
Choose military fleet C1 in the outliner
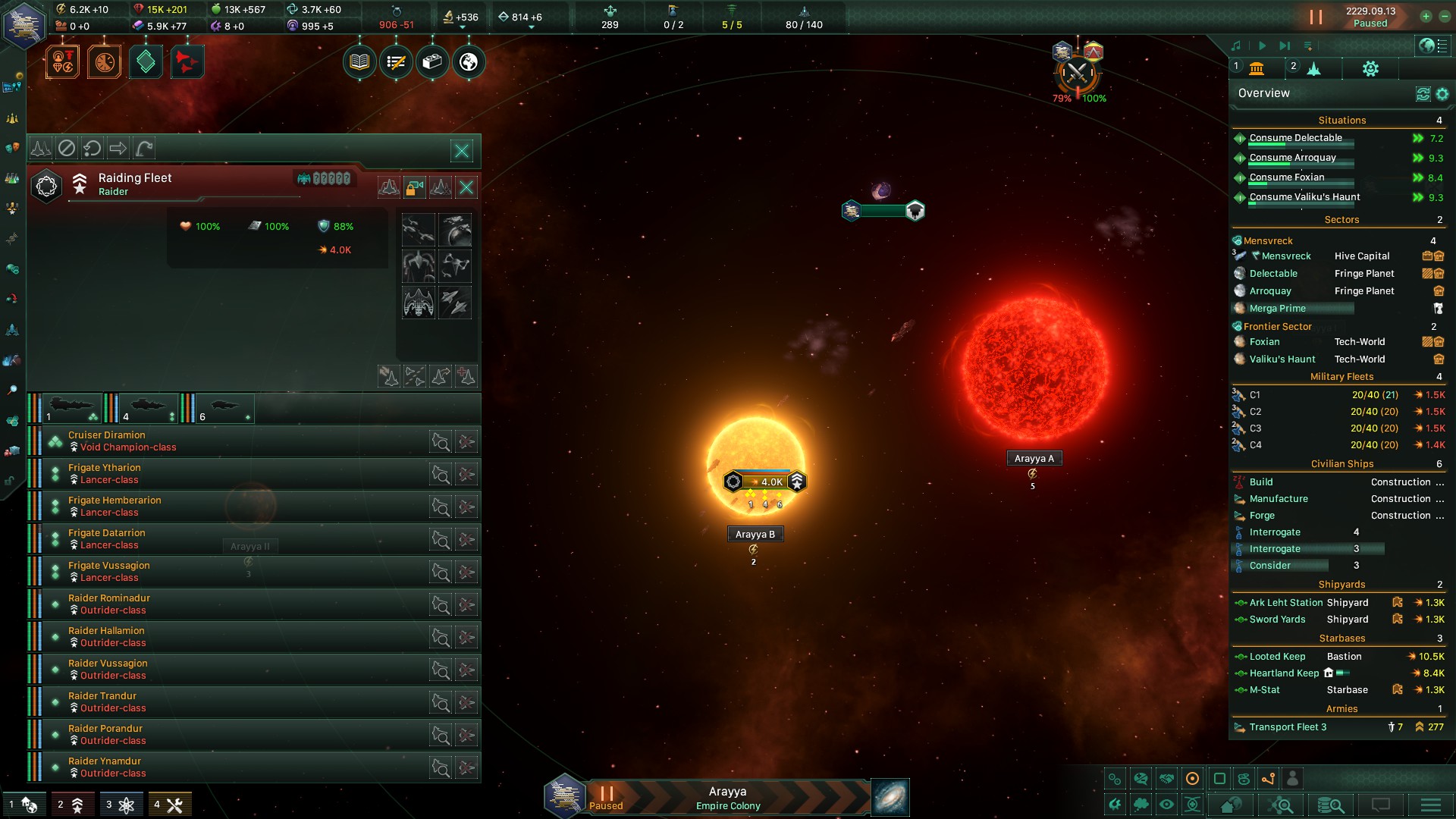coord(1255,395)
